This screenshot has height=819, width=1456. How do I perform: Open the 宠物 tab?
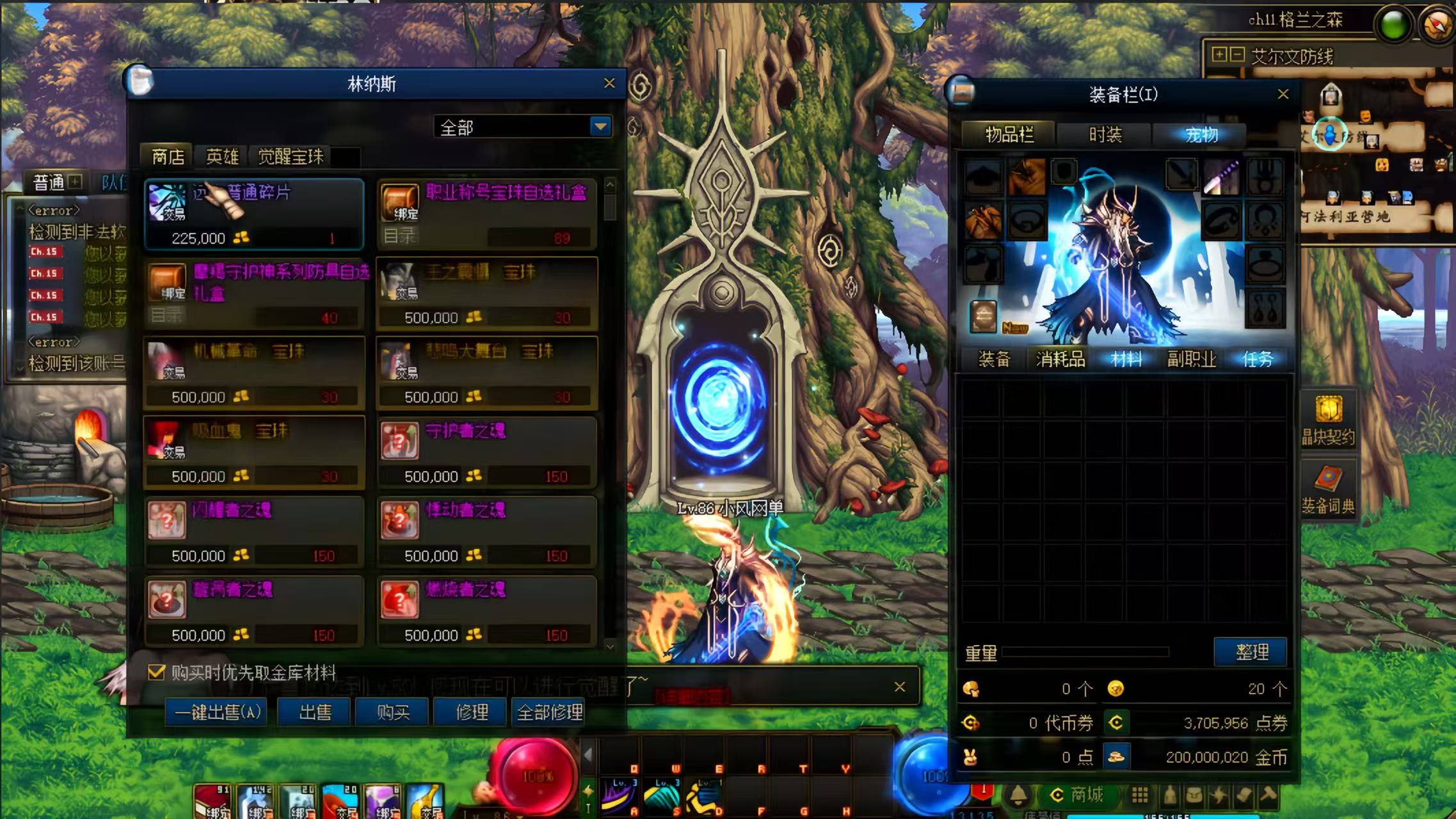(1201, 134)
